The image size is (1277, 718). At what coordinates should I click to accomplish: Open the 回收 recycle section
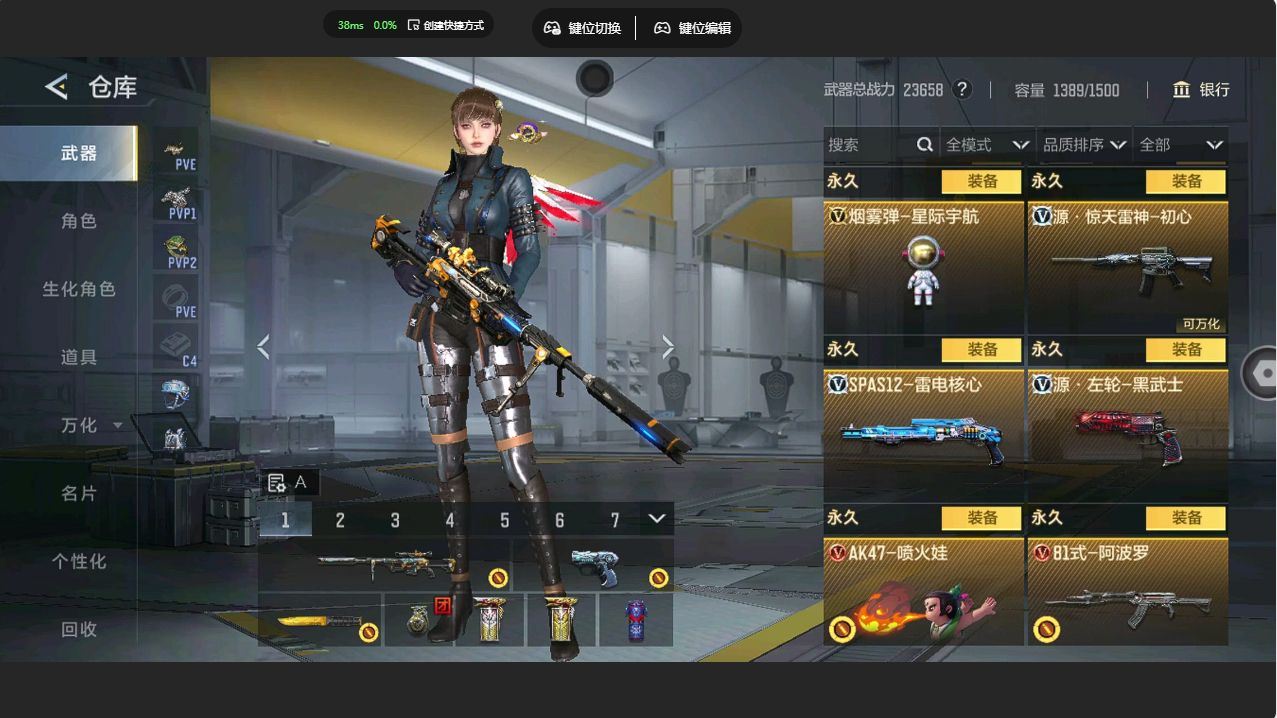79,629
